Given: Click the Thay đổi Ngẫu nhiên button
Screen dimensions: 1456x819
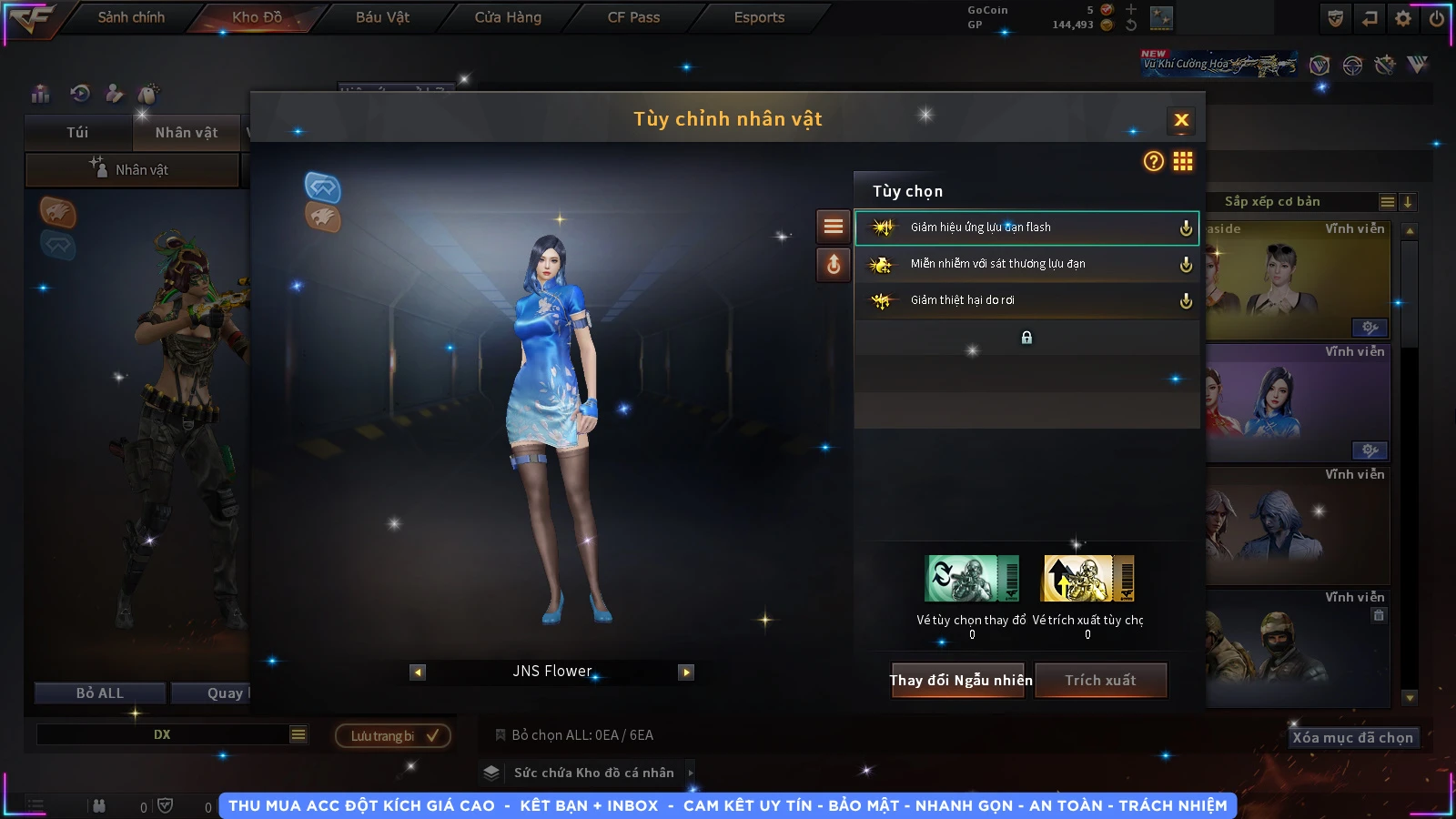Looking at the screenshot, I should coord(960,680).
